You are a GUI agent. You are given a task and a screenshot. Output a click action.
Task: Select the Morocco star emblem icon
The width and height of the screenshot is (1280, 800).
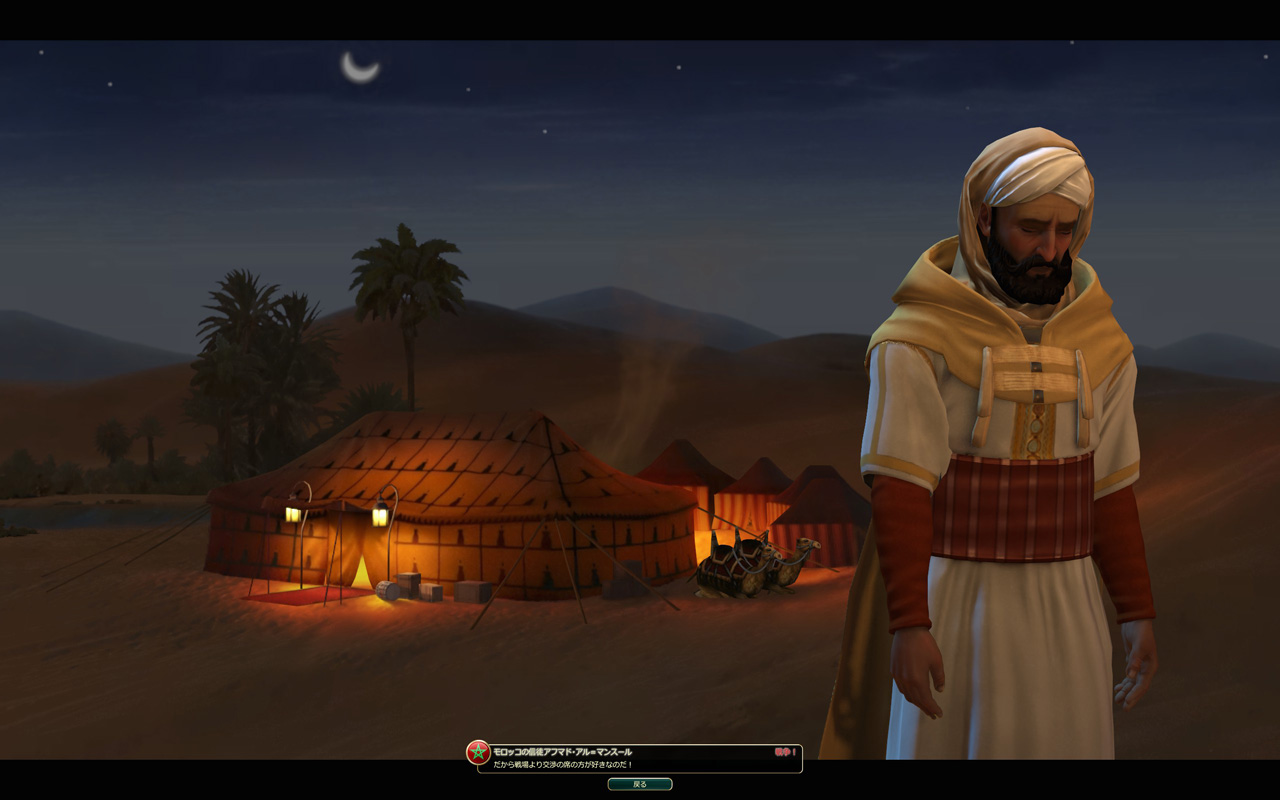(x=479, y=753)
